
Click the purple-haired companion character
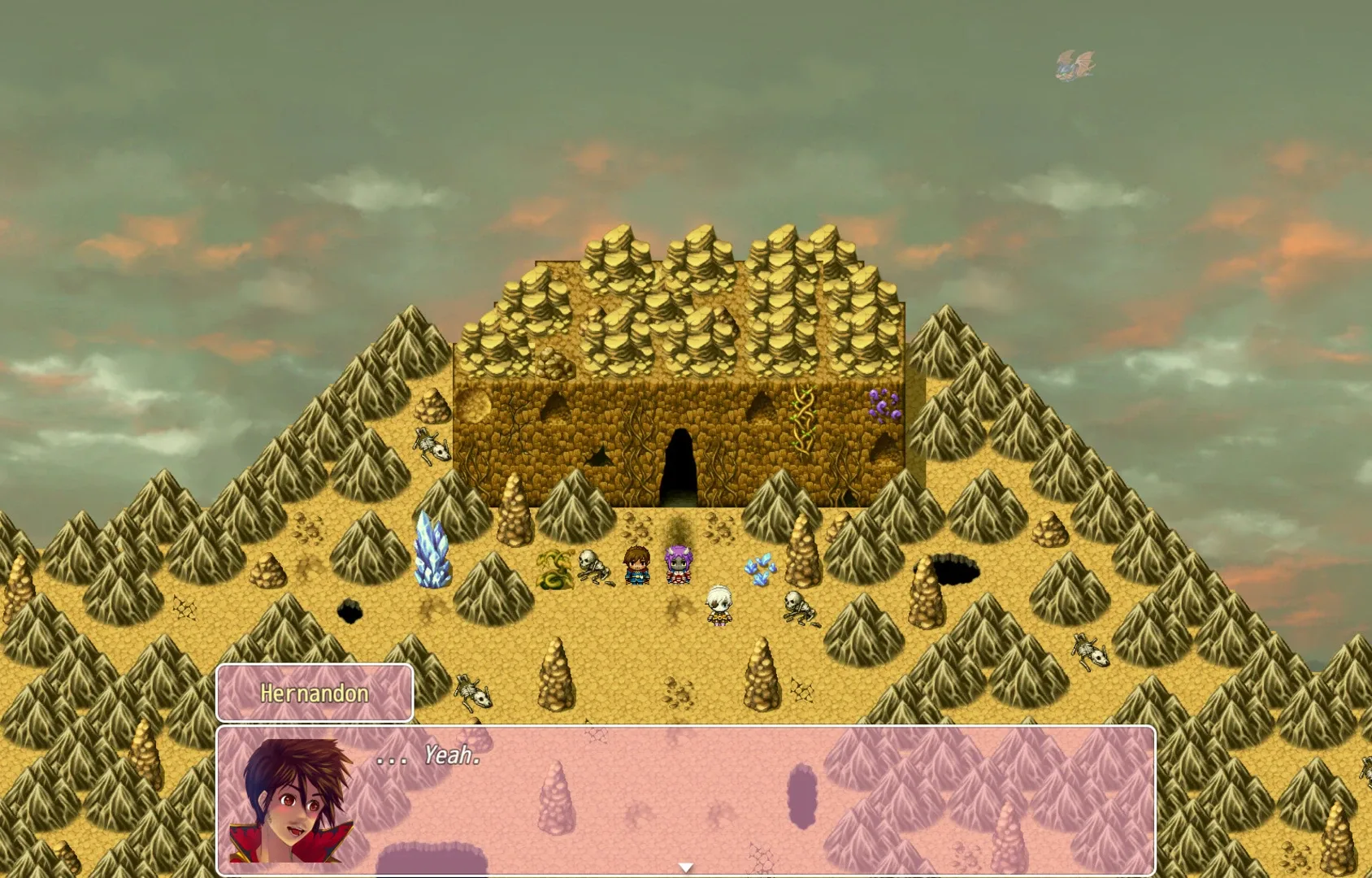[x=679, y=564]
